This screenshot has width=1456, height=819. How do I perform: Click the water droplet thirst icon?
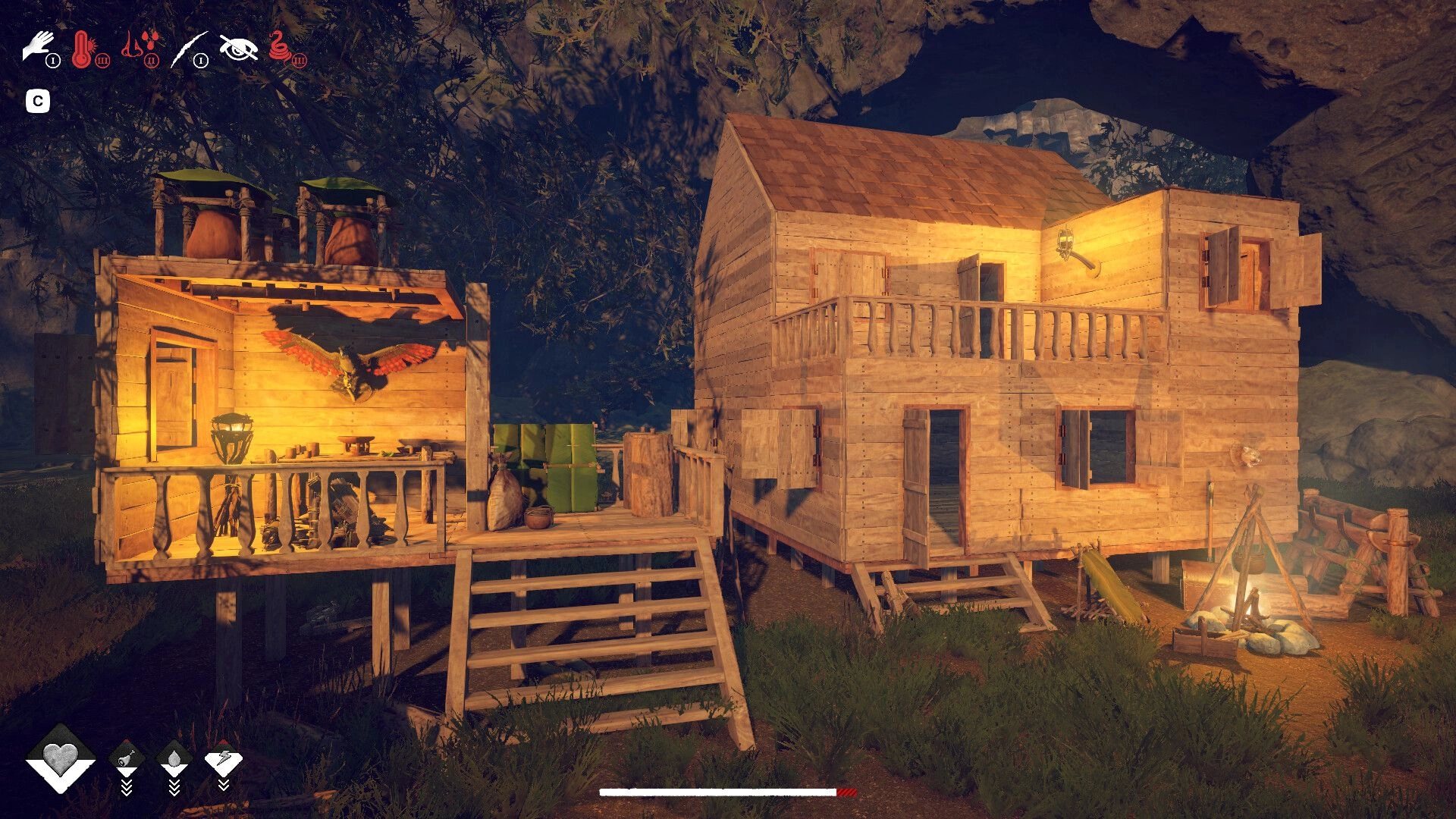(x=174, y=758)
